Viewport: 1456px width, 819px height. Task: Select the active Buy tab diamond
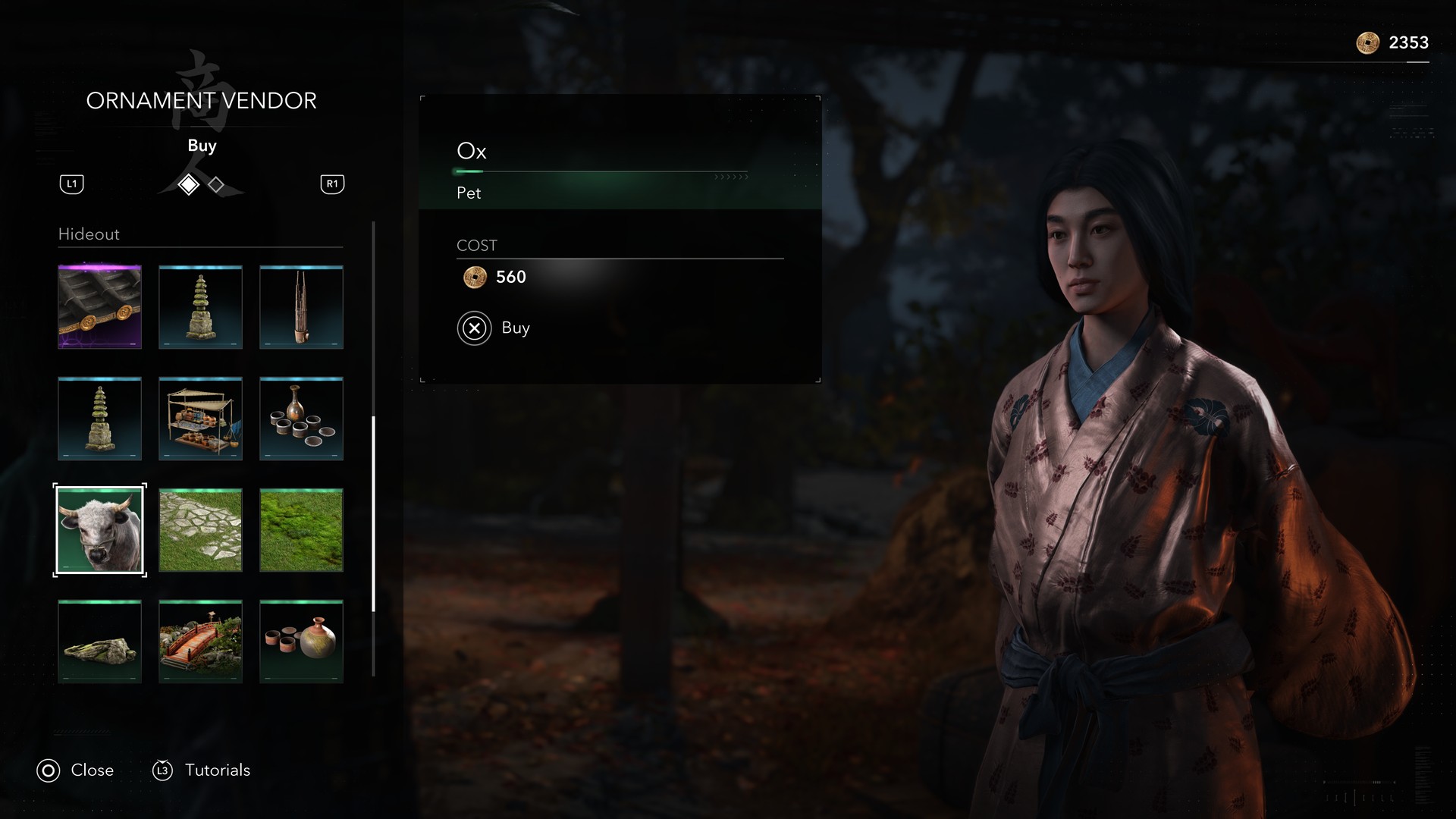point(188,185)
